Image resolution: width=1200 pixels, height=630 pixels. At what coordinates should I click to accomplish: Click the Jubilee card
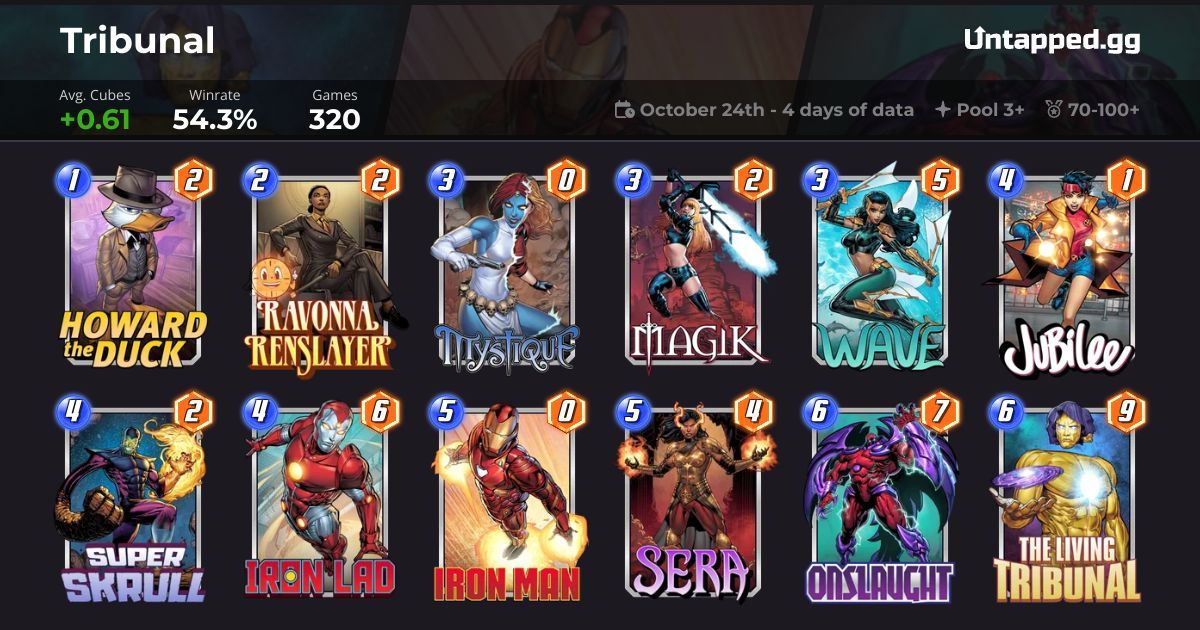1066,270
